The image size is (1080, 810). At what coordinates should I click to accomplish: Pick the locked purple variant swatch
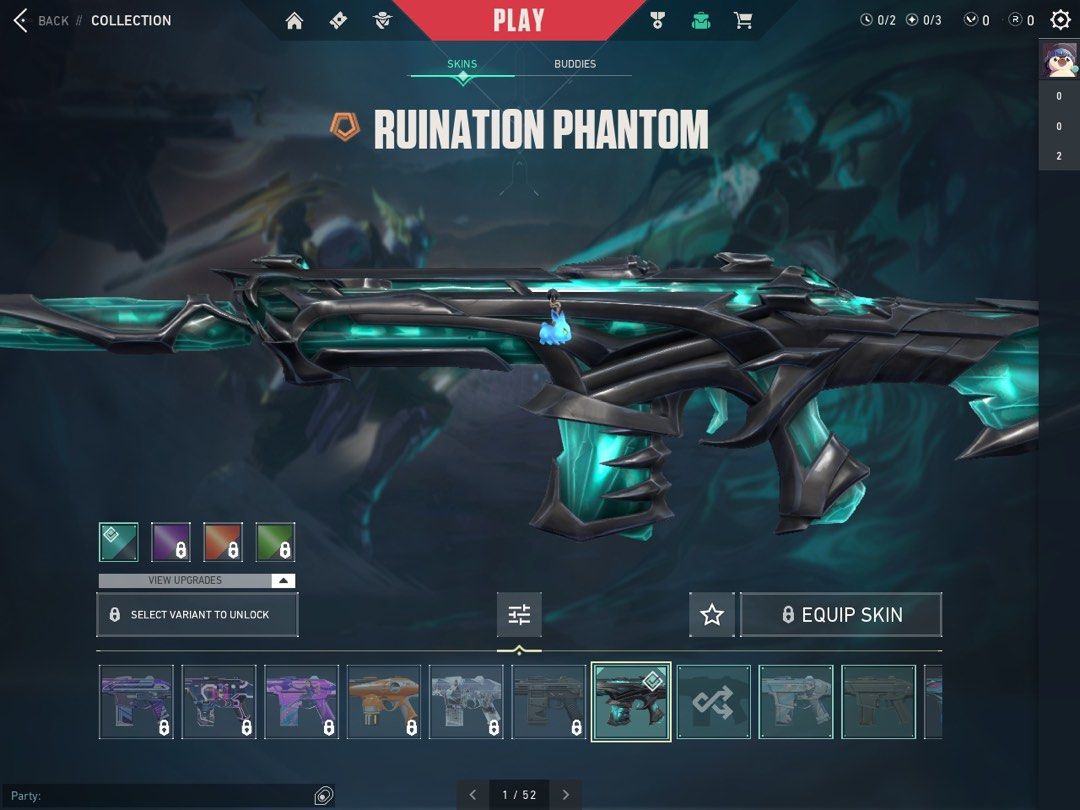coord(171,542)
